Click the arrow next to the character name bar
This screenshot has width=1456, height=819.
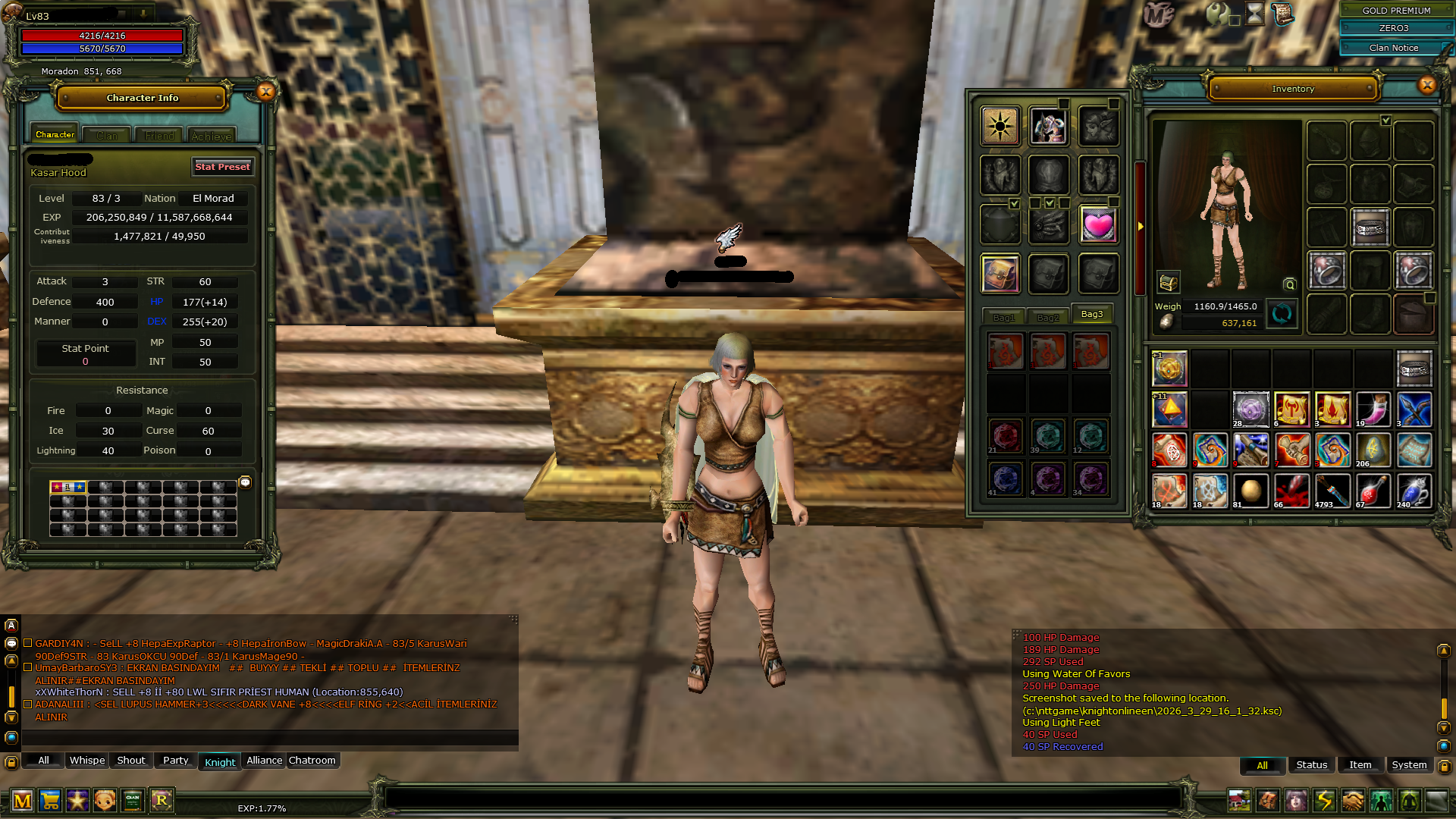click(143, 13)
